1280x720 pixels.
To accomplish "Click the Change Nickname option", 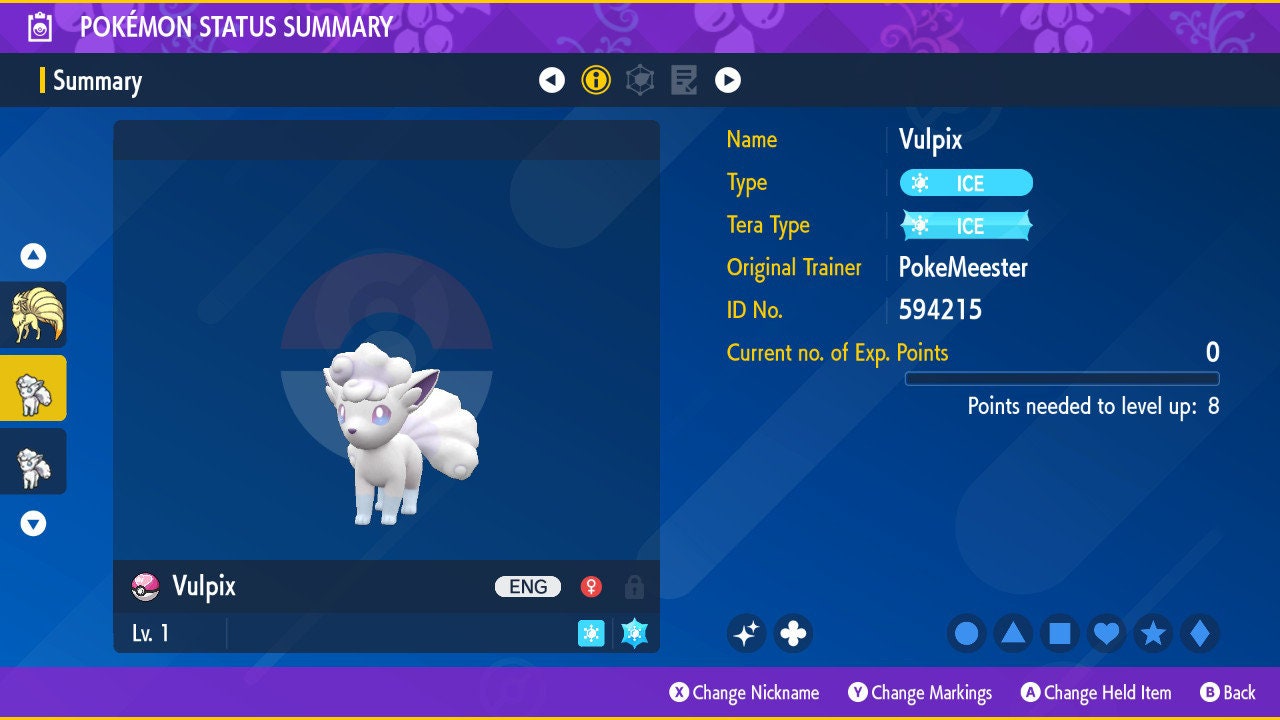I will point(745,692).
